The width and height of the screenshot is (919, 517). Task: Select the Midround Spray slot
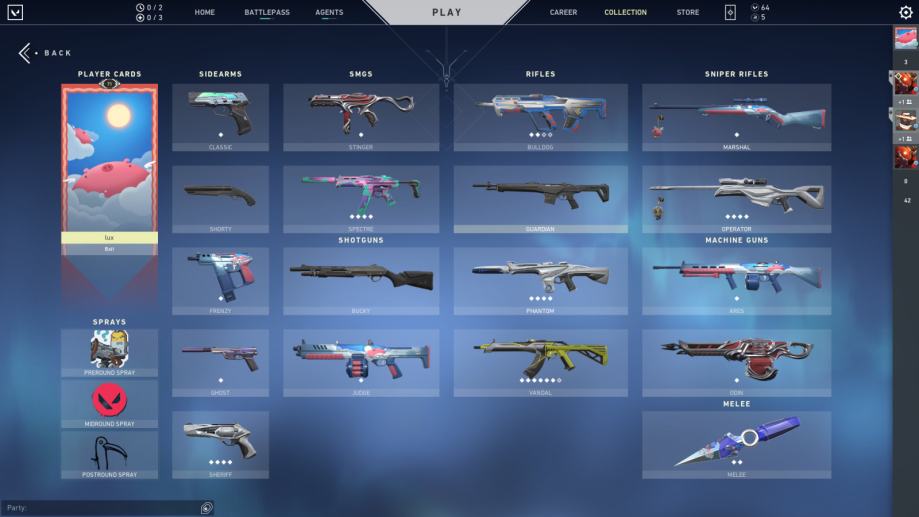110,403
